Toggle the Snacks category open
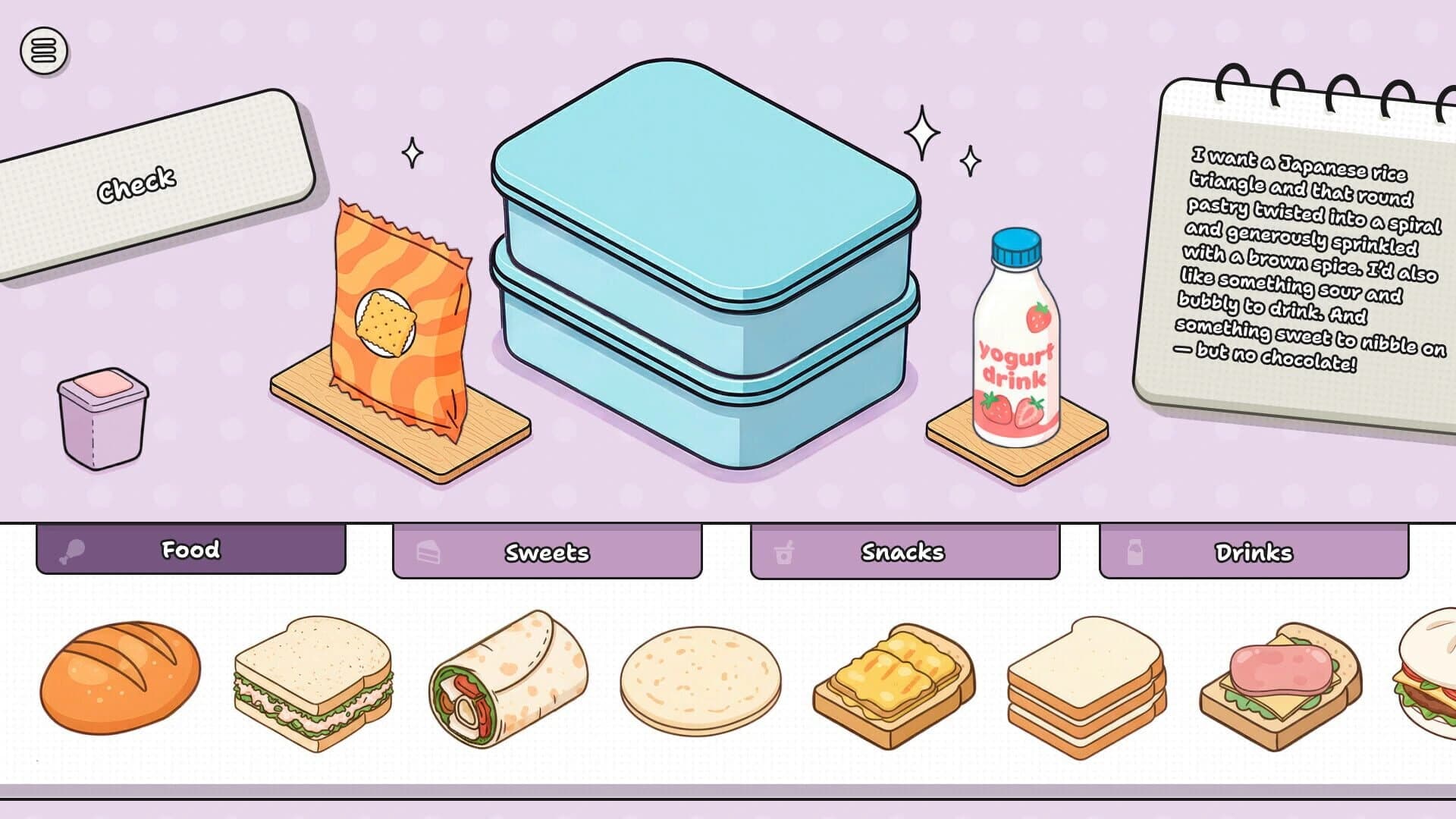 [x=902, y=554]
